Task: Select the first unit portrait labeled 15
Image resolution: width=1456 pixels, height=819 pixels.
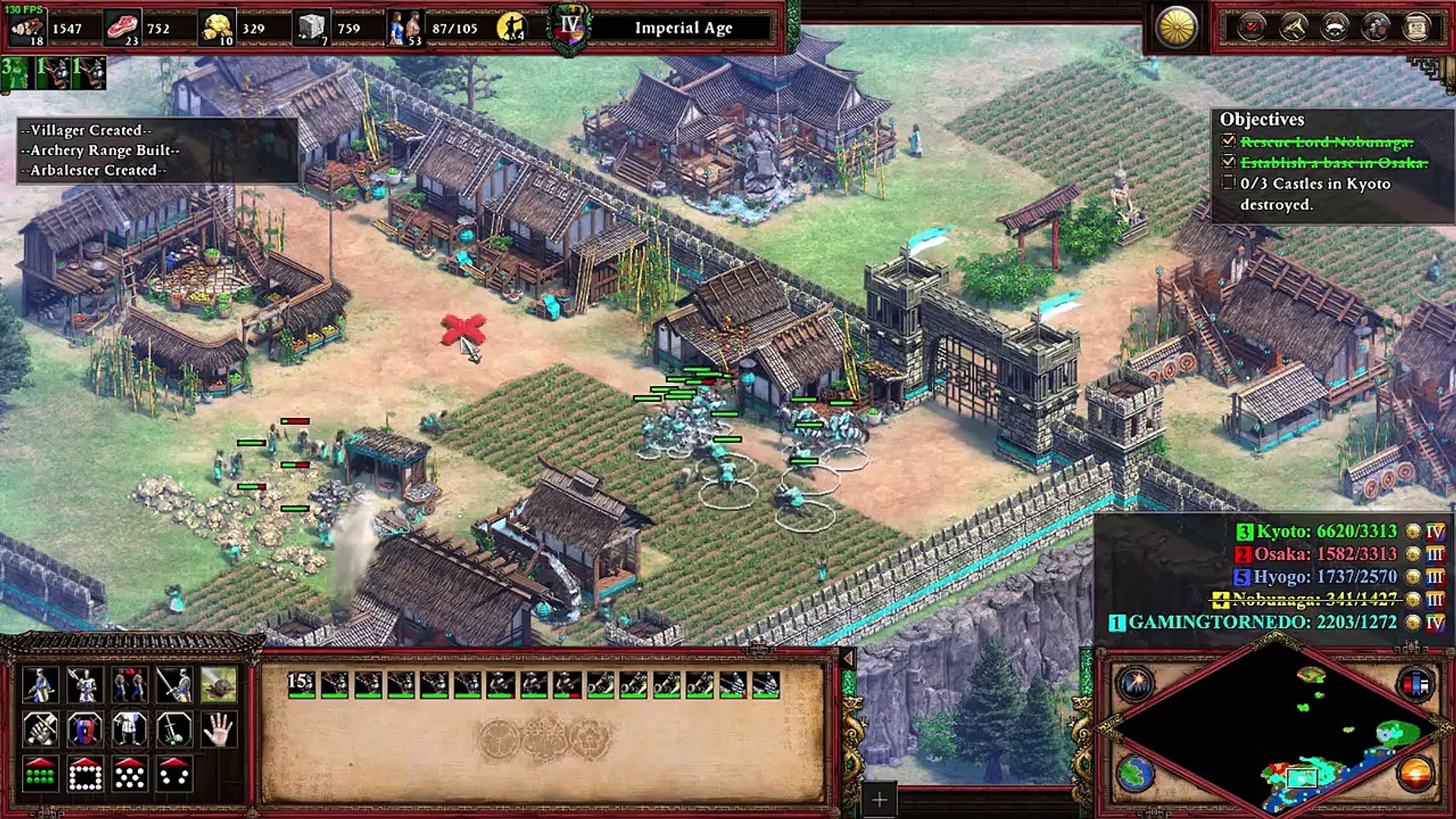Action: 301,684
